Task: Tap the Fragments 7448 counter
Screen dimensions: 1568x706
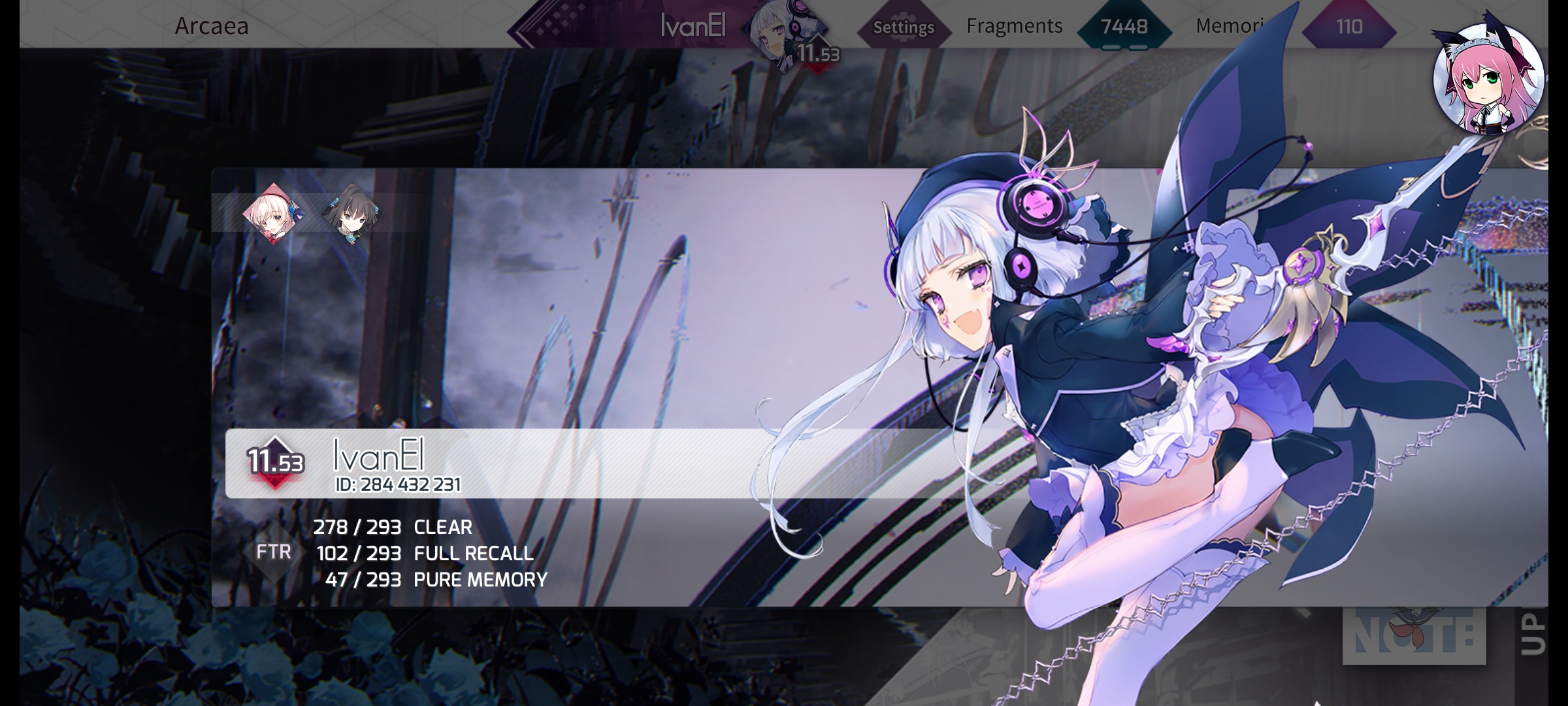Action: pos(1123,27)
